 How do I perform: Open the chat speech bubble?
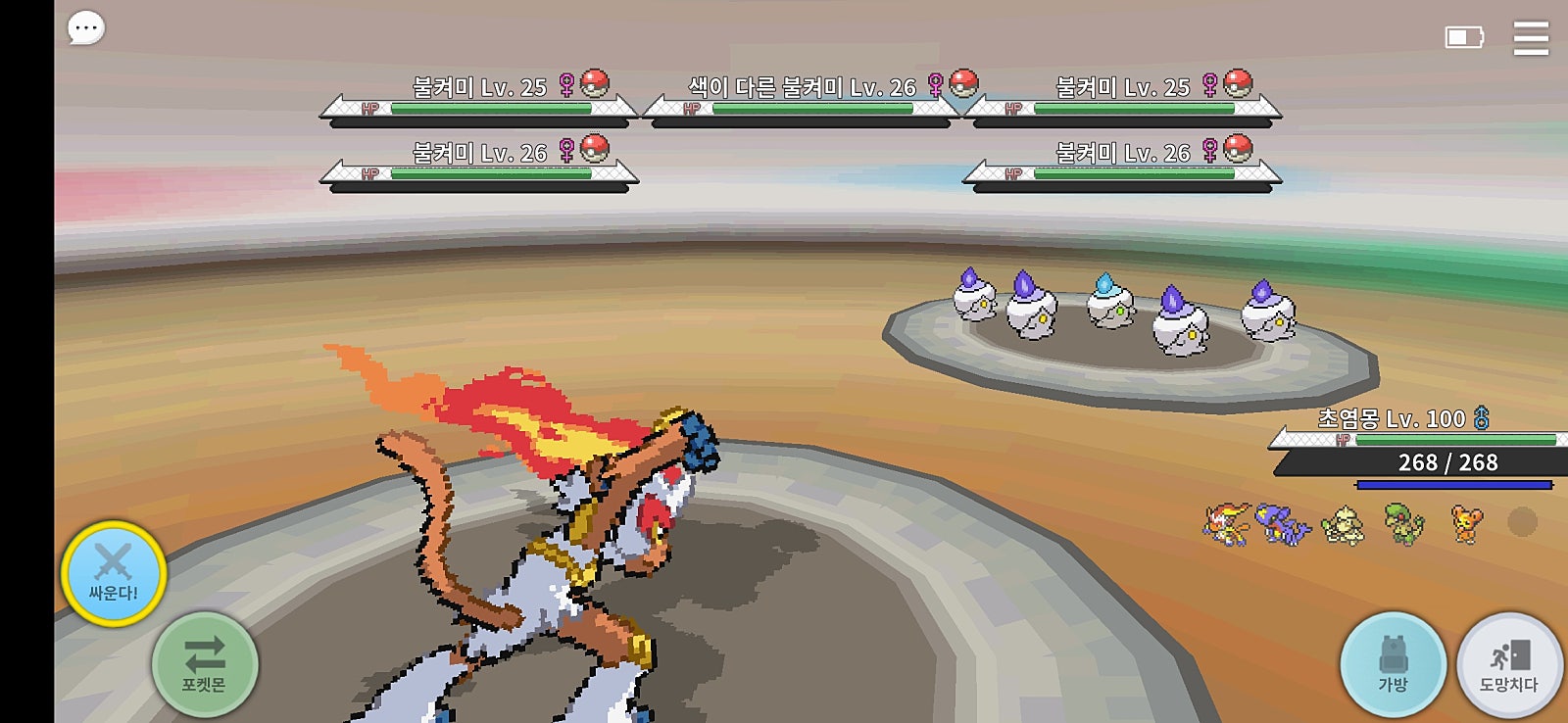click(x=85, y=28)
